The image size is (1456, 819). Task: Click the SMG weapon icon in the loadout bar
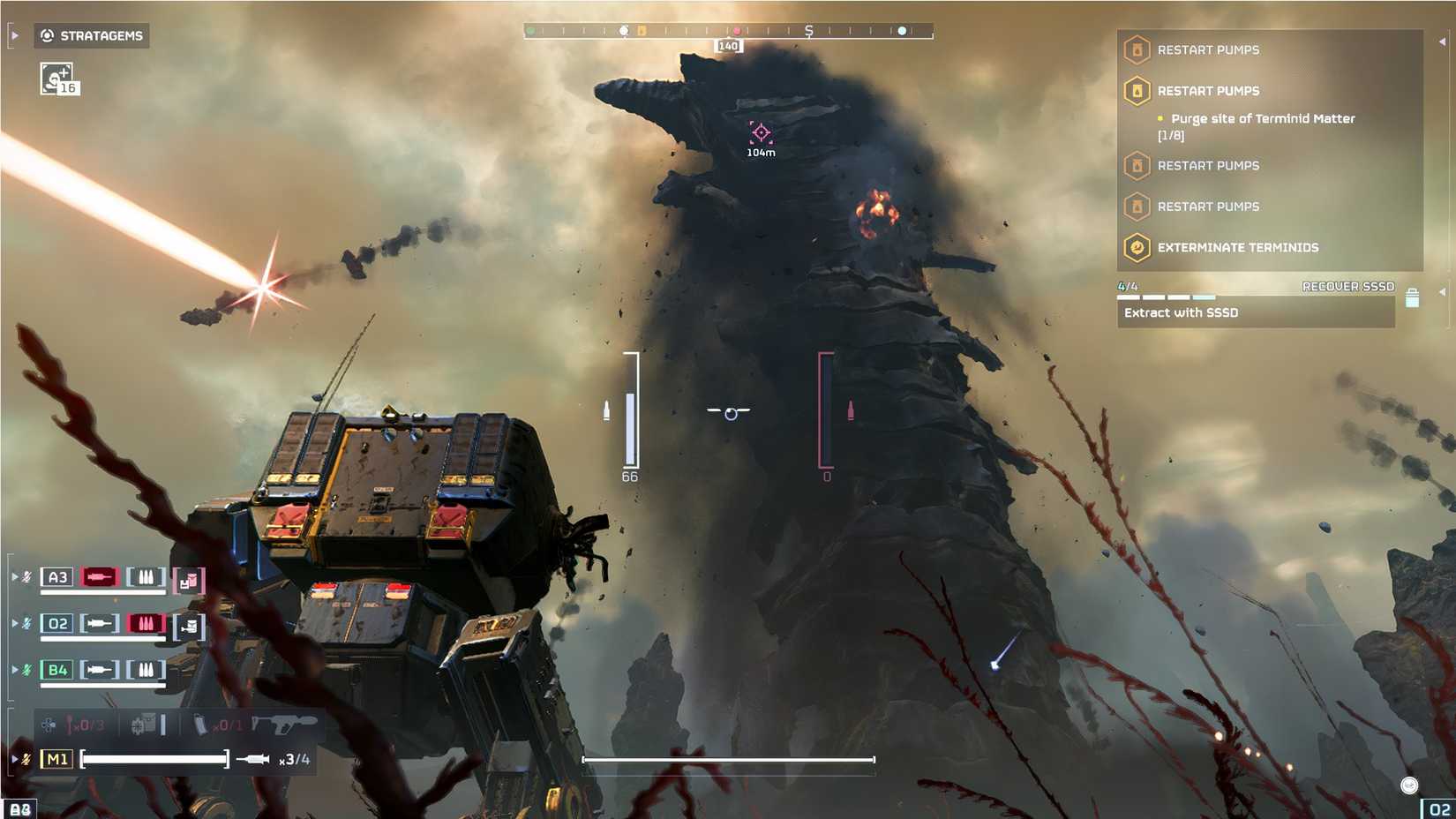tap(282, 724)
